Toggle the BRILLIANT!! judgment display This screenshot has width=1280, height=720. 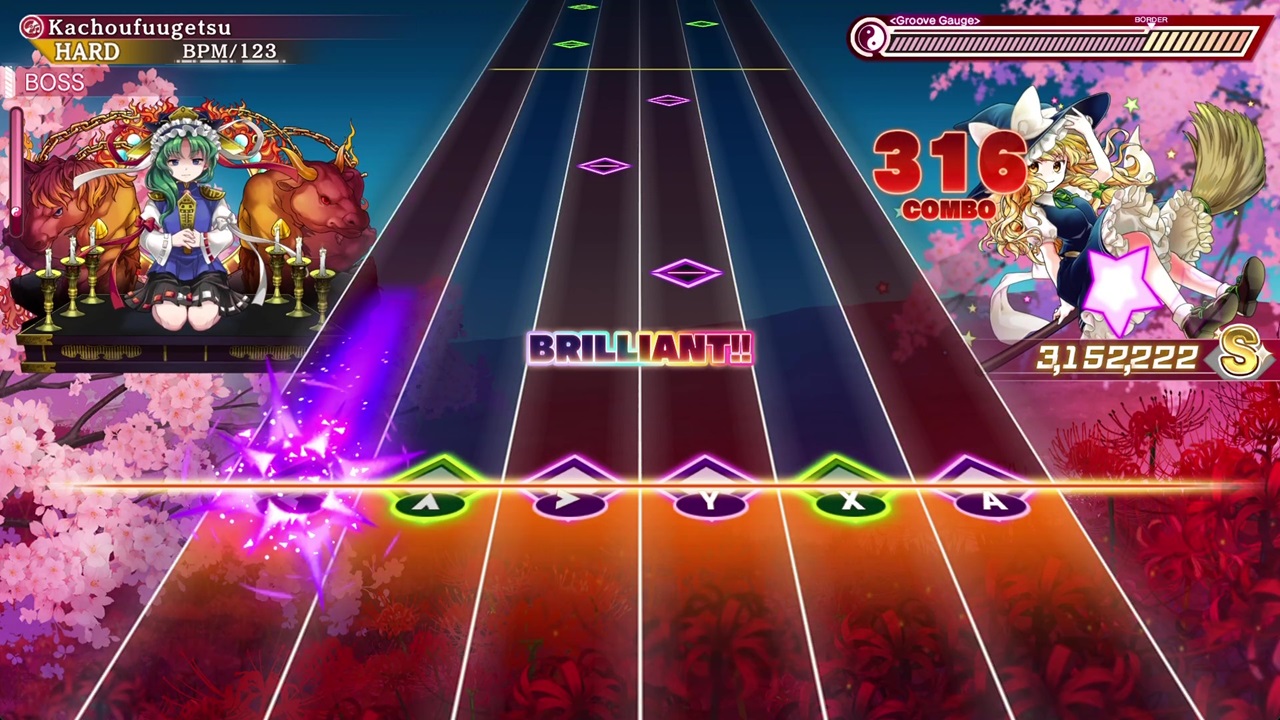click(x=640, y=350)
